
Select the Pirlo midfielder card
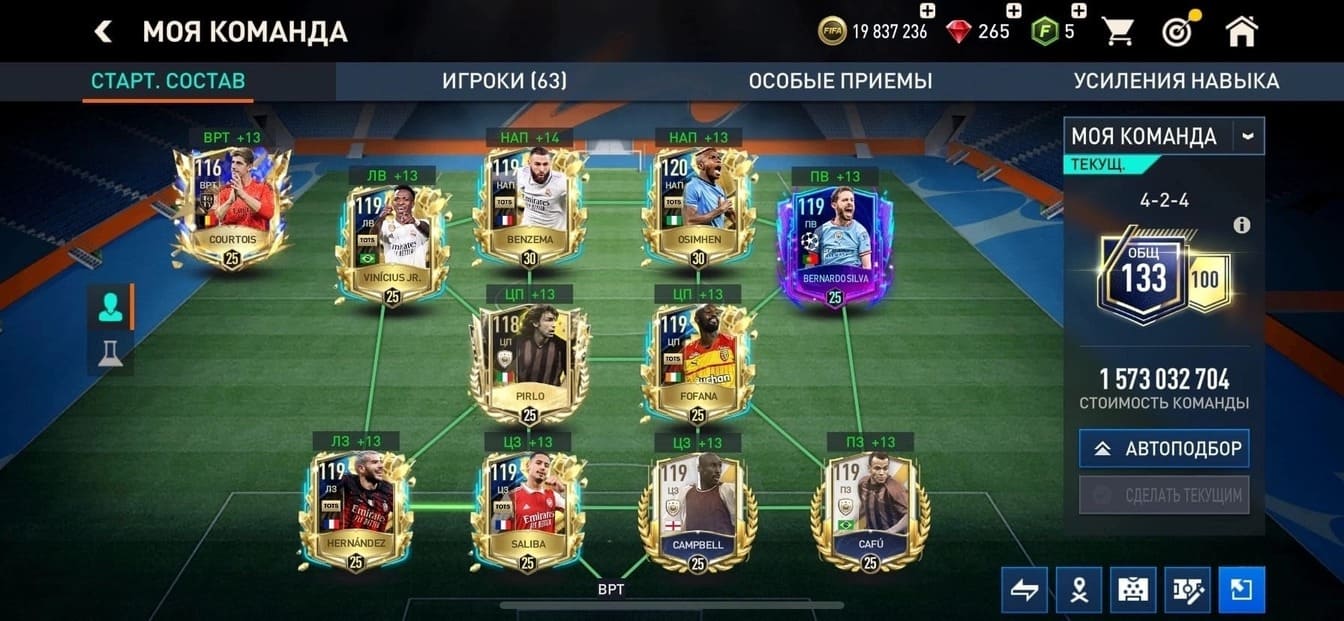(x=530, y=362)
